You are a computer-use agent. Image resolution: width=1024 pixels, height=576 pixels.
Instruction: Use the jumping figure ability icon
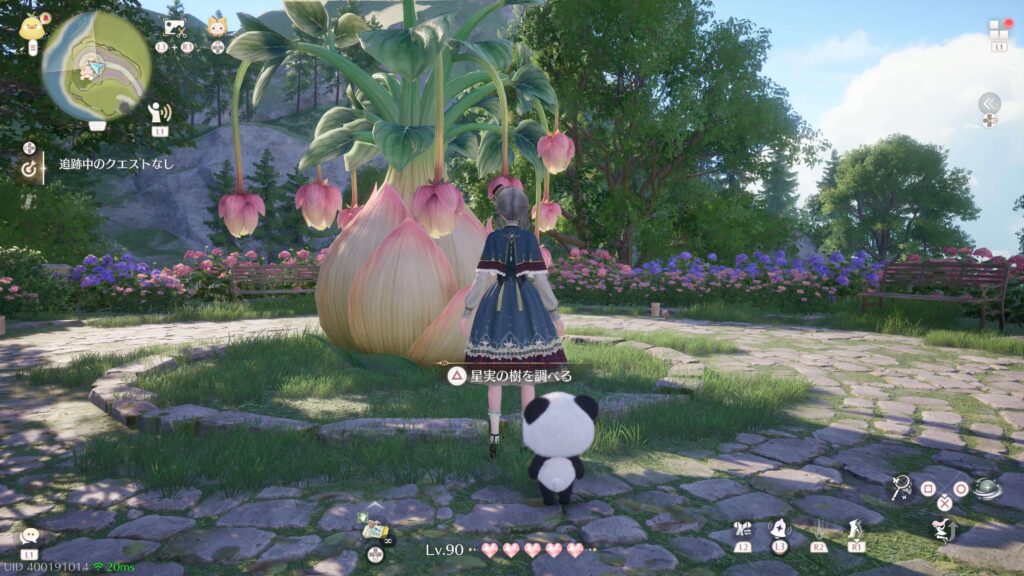point(943,530)
